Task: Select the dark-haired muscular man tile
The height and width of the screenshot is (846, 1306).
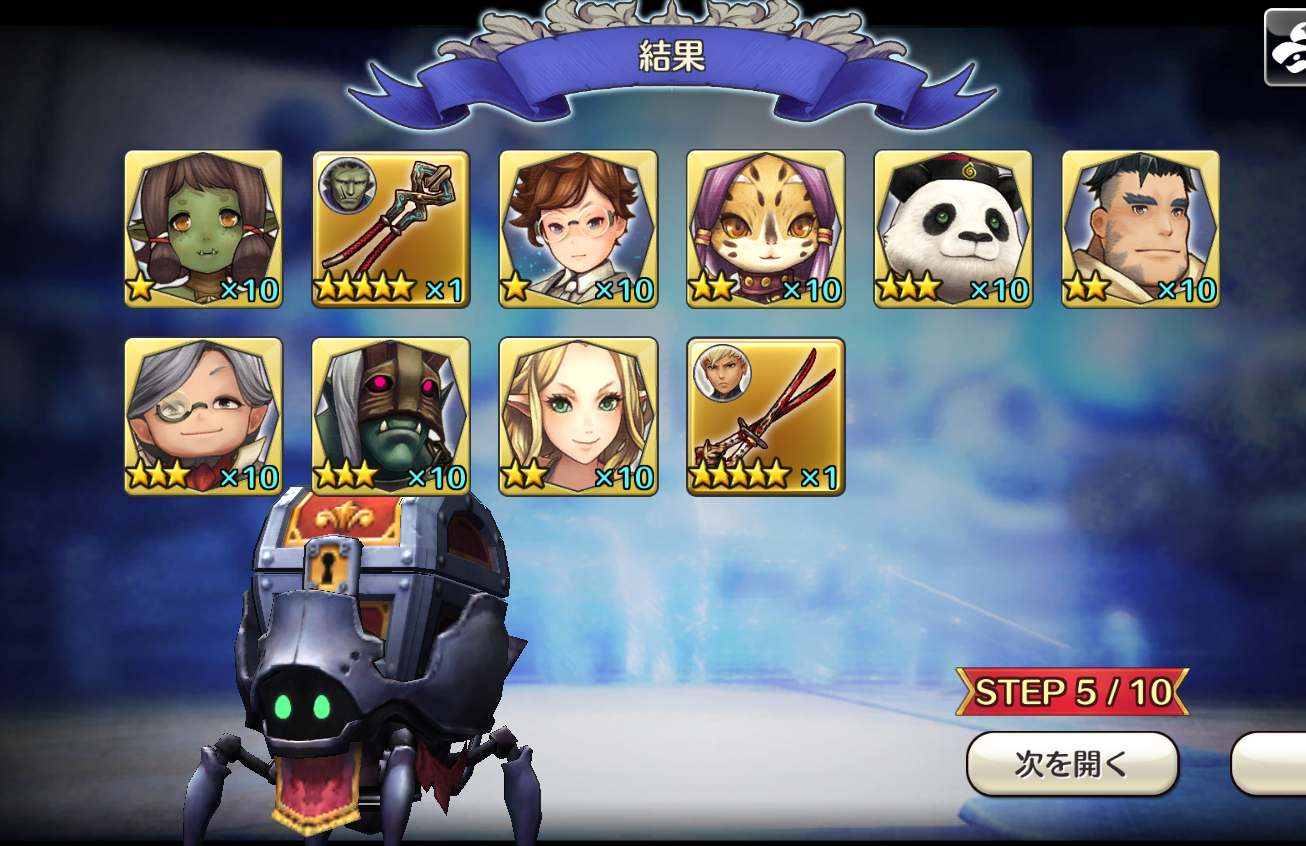Action: point(1141,229)
